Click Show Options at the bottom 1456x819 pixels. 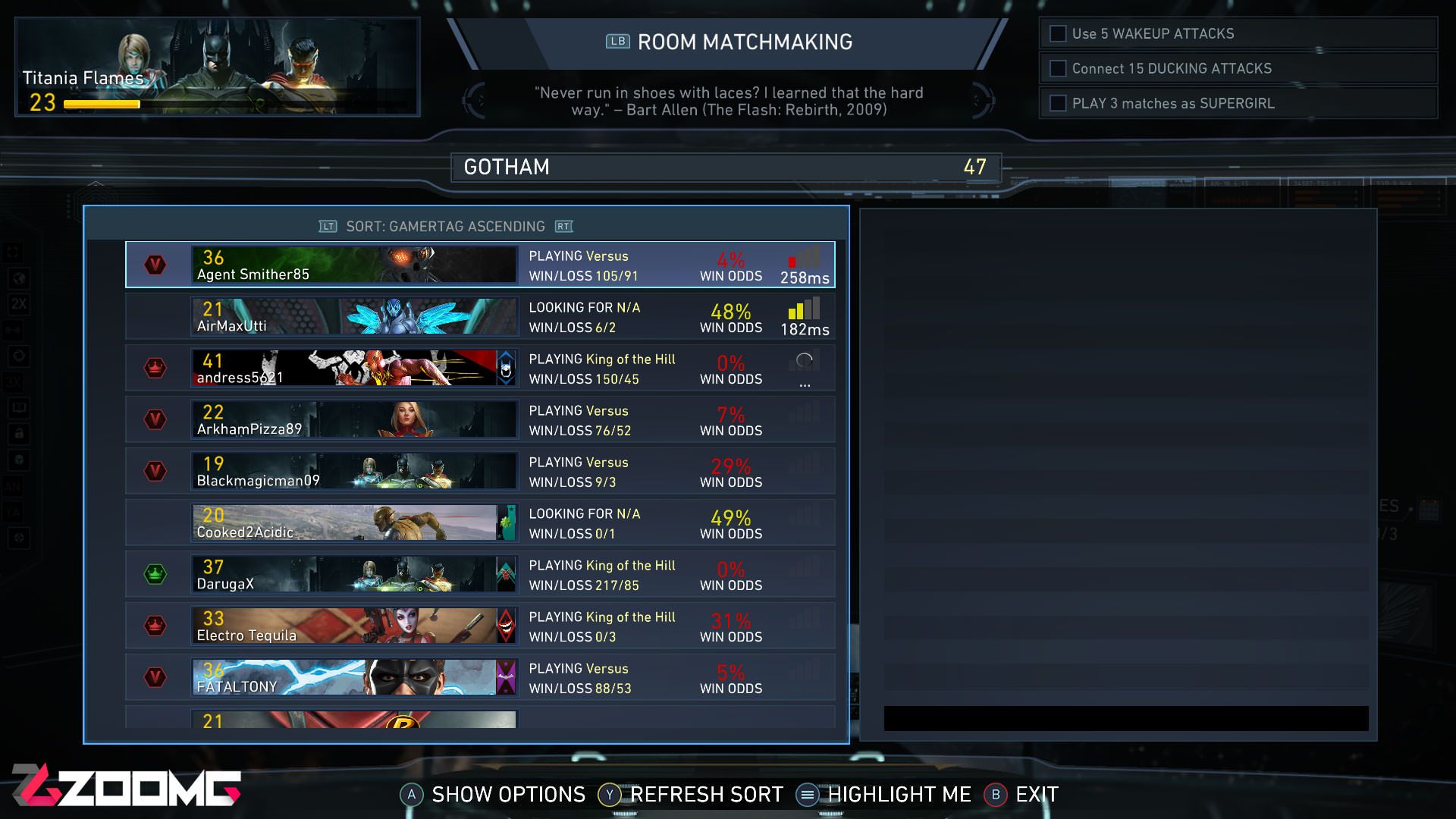[493, 795]
